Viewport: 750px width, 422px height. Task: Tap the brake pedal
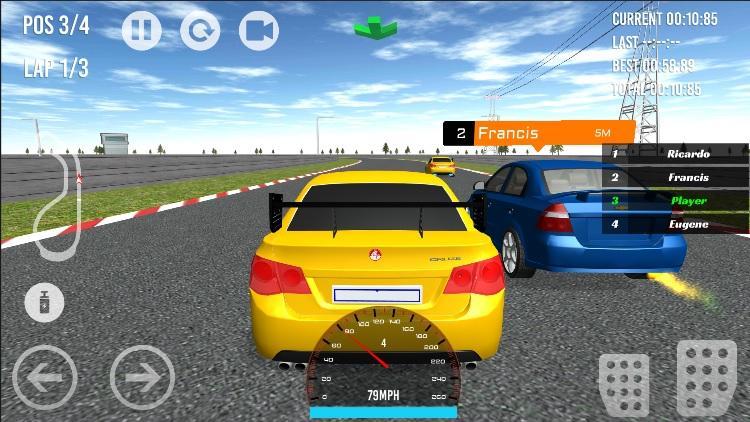click(623, 382)
